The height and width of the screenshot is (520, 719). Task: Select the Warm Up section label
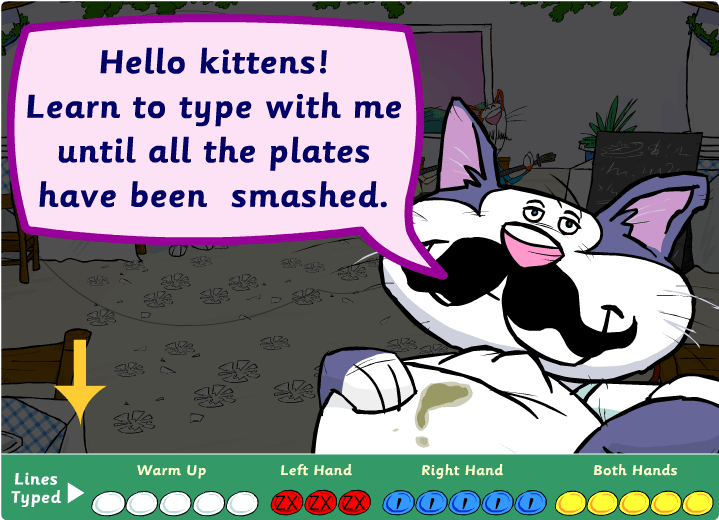click(x=172, y=470)
